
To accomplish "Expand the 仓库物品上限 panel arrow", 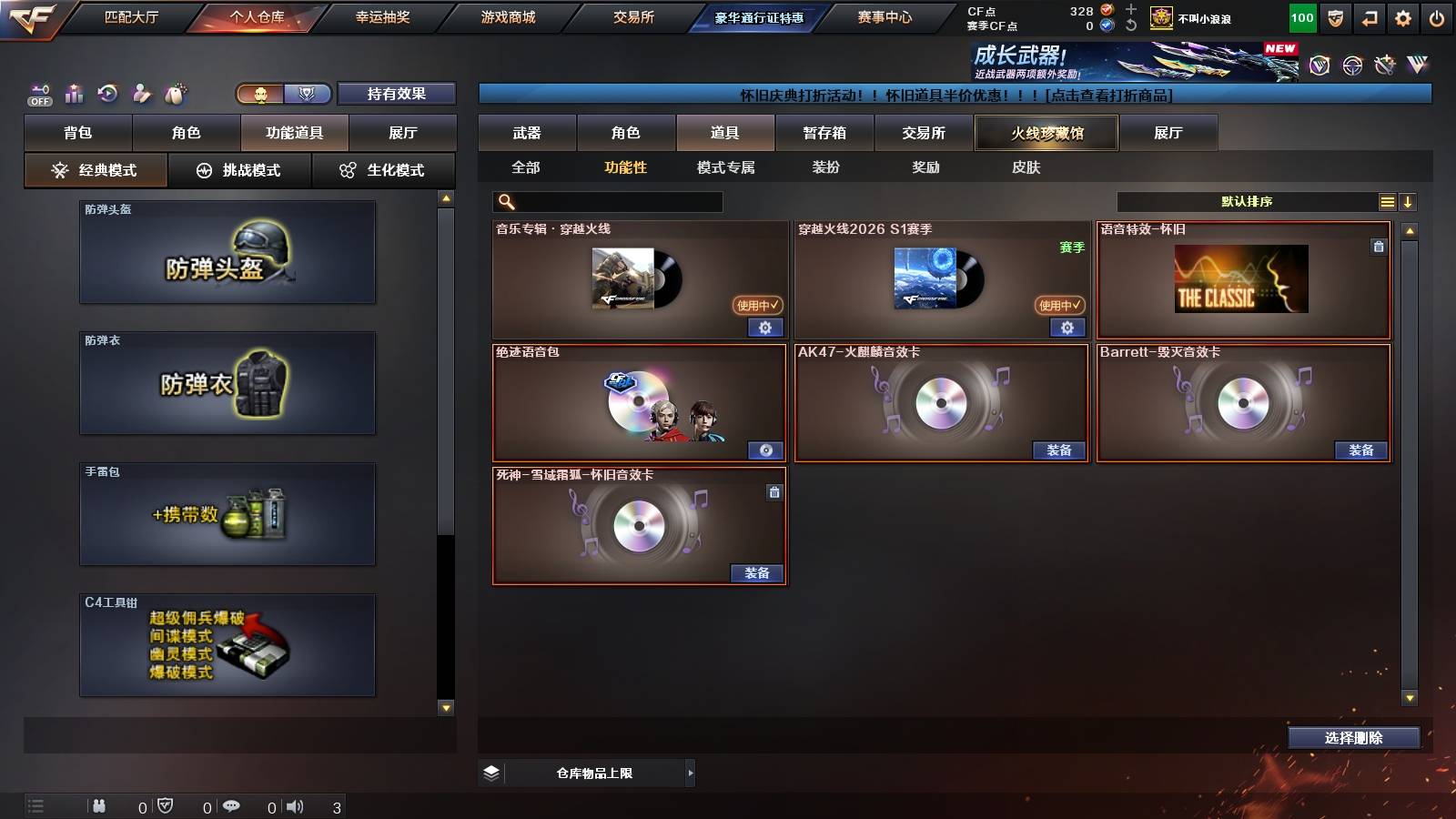I will (x=689, y=773).
